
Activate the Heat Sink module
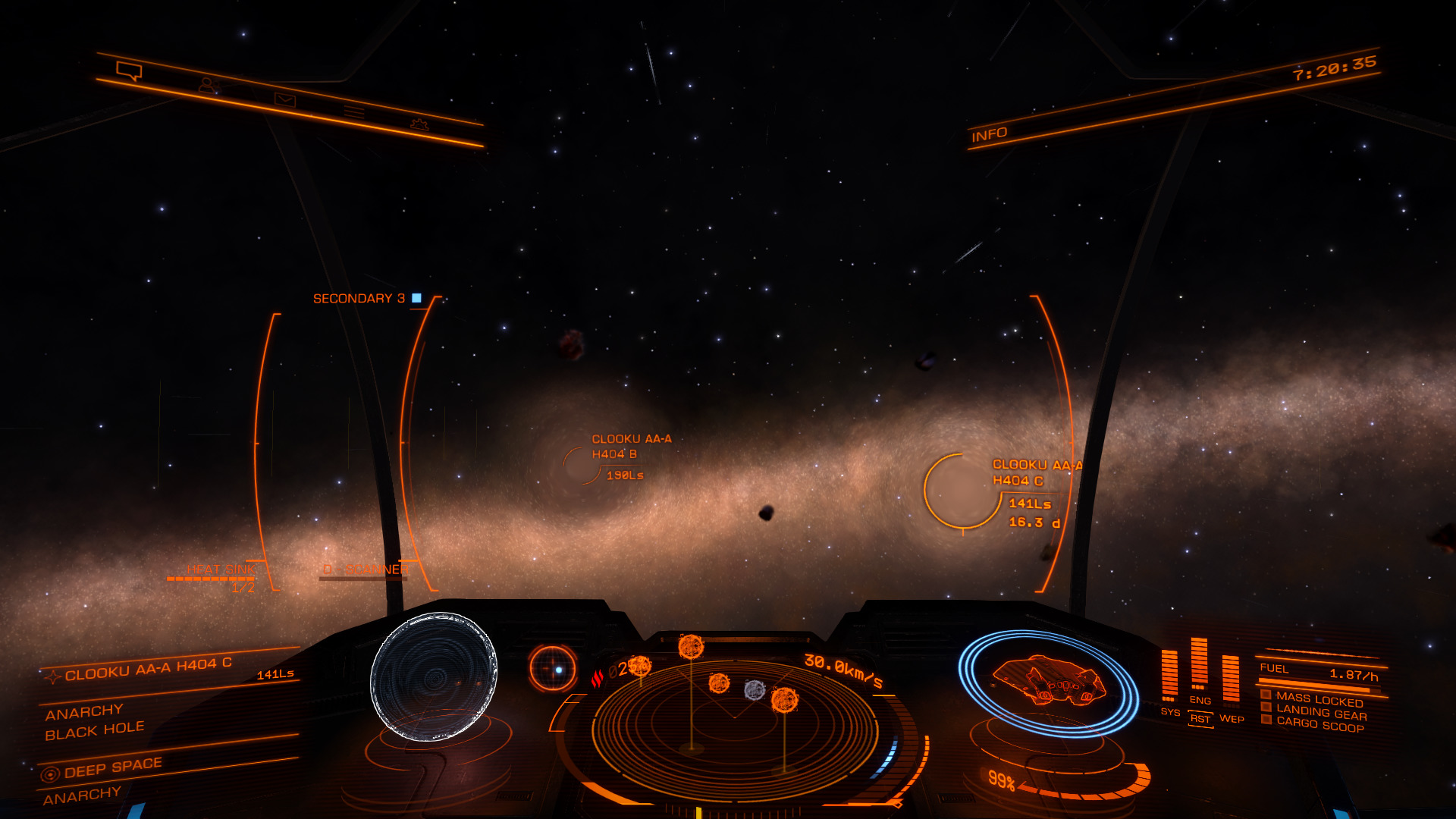[221, 570]
